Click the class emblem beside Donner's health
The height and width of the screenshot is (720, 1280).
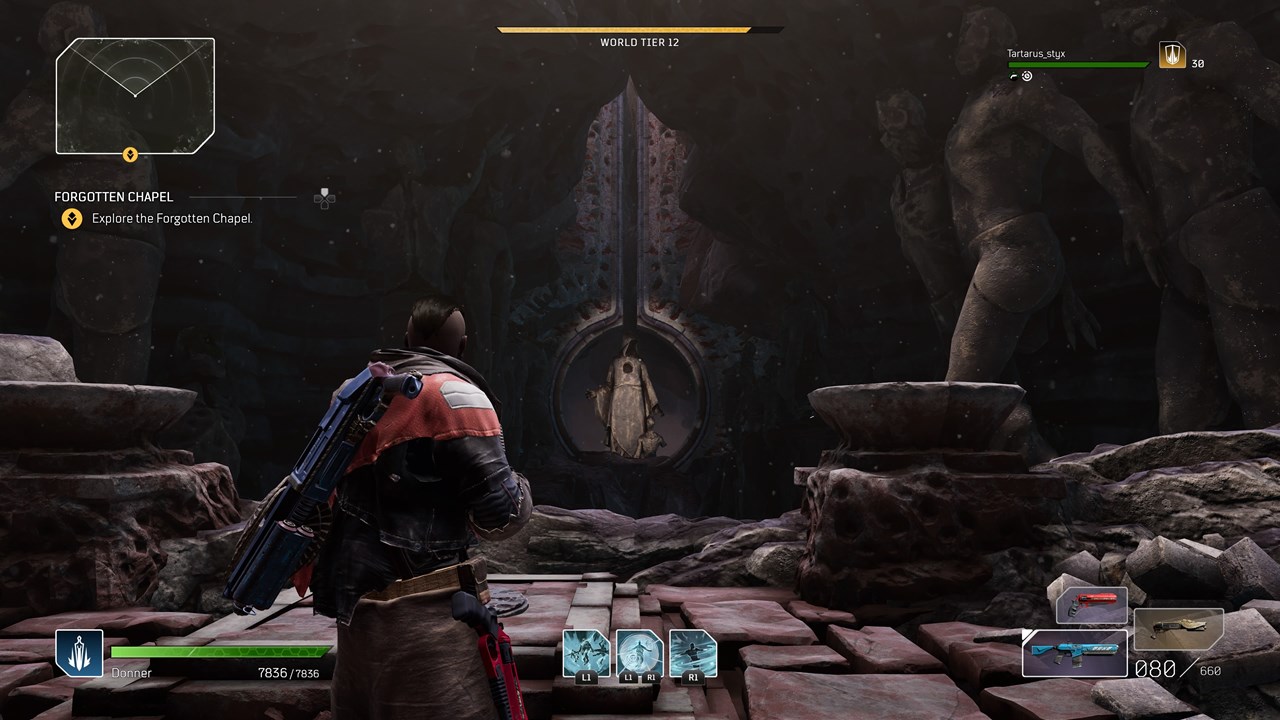tap(79, 653)
